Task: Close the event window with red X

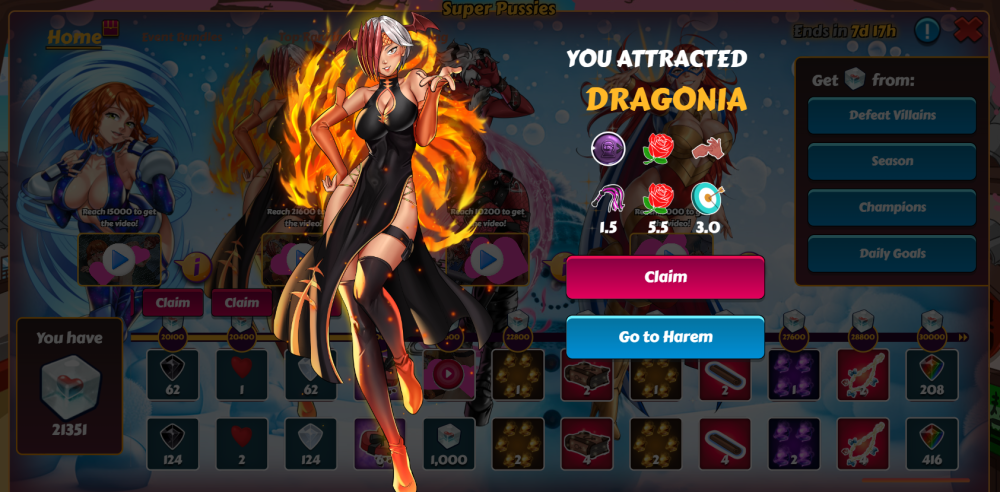Action: coord(967,30)
